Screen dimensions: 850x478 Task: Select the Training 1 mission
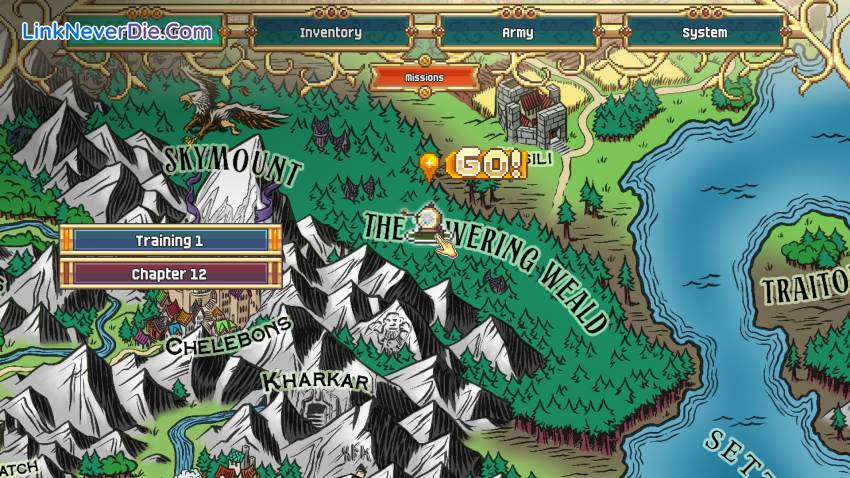[169, 240]
